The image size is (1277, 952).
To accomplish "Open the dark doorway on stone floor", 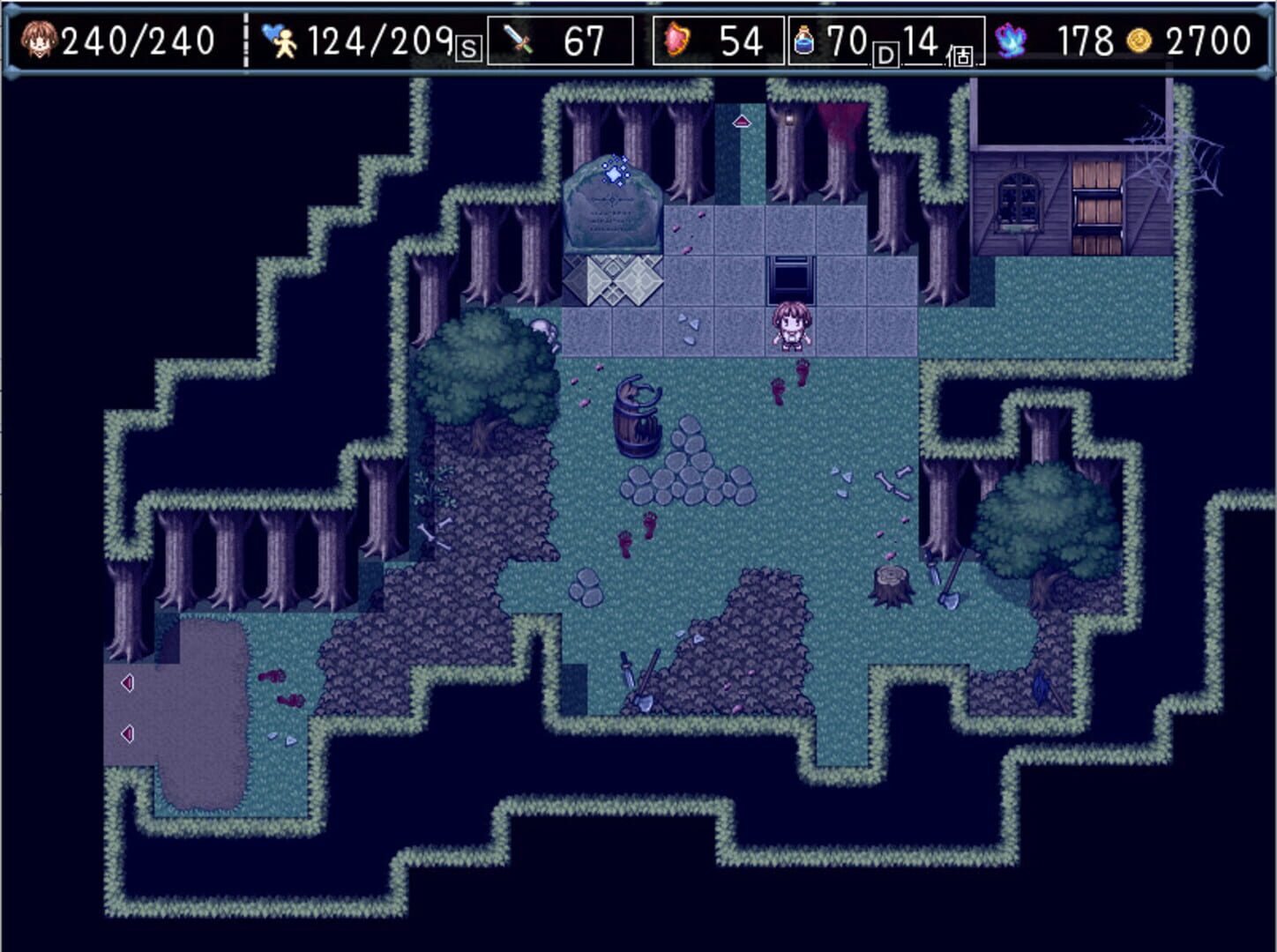I will [x=791, y=276].
